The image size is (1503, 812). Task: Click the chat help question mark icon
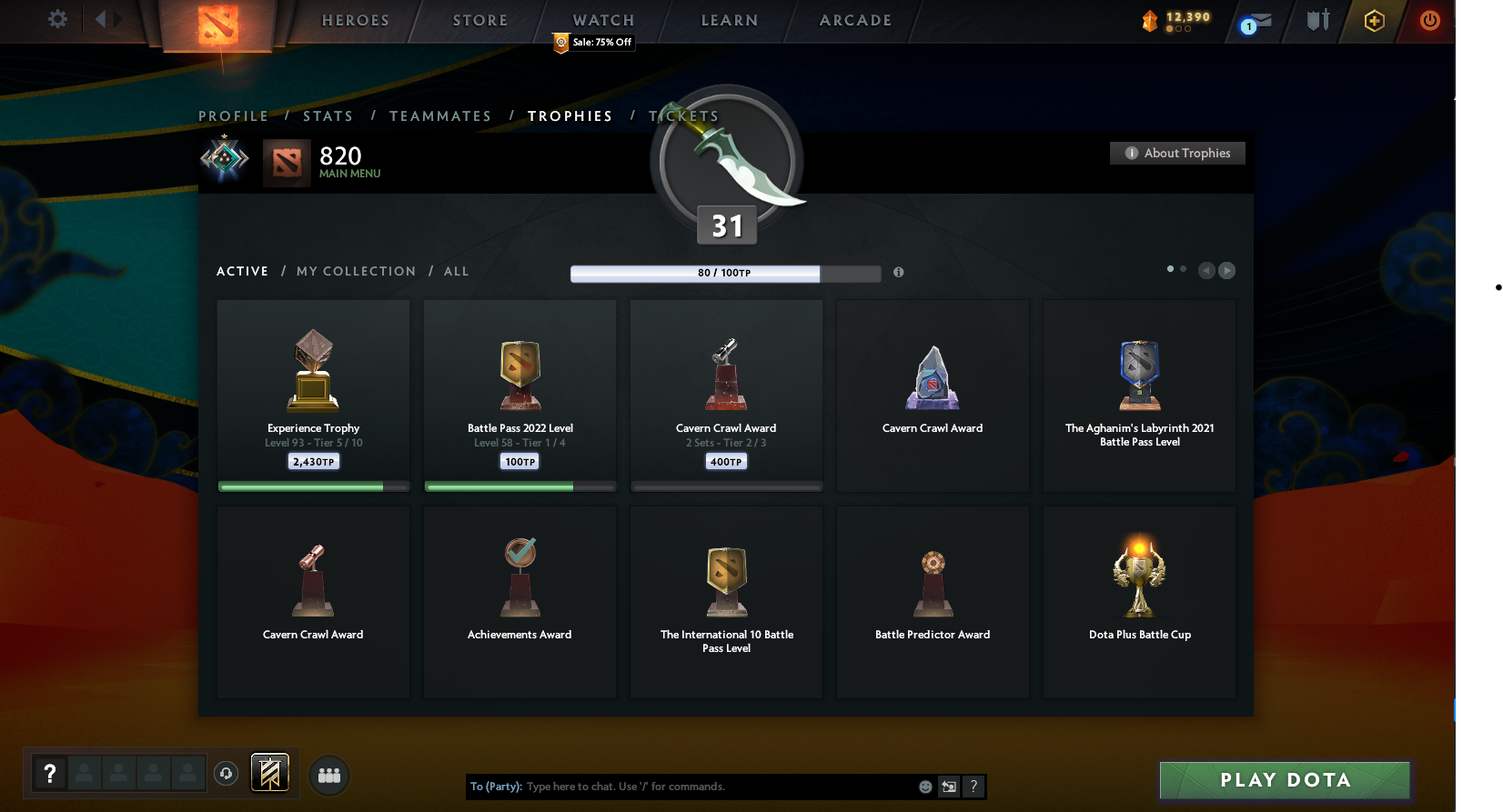click(x=973, y=787)
